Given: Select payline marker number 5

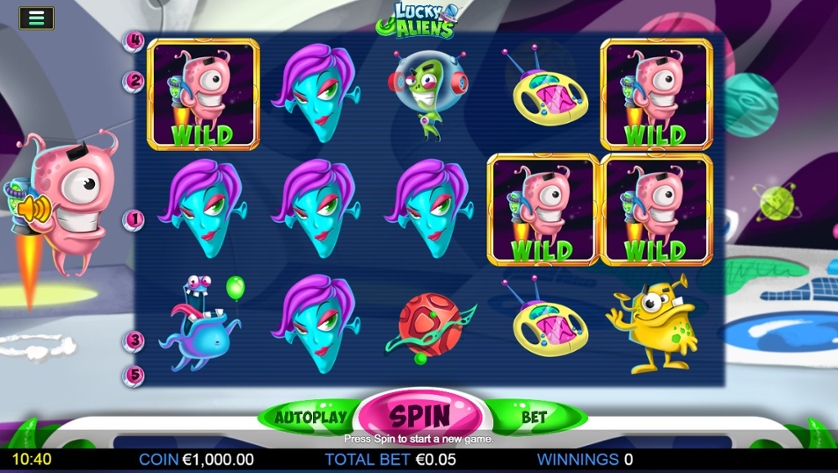Looking at the screenshot, I should (x=135, y=375).
